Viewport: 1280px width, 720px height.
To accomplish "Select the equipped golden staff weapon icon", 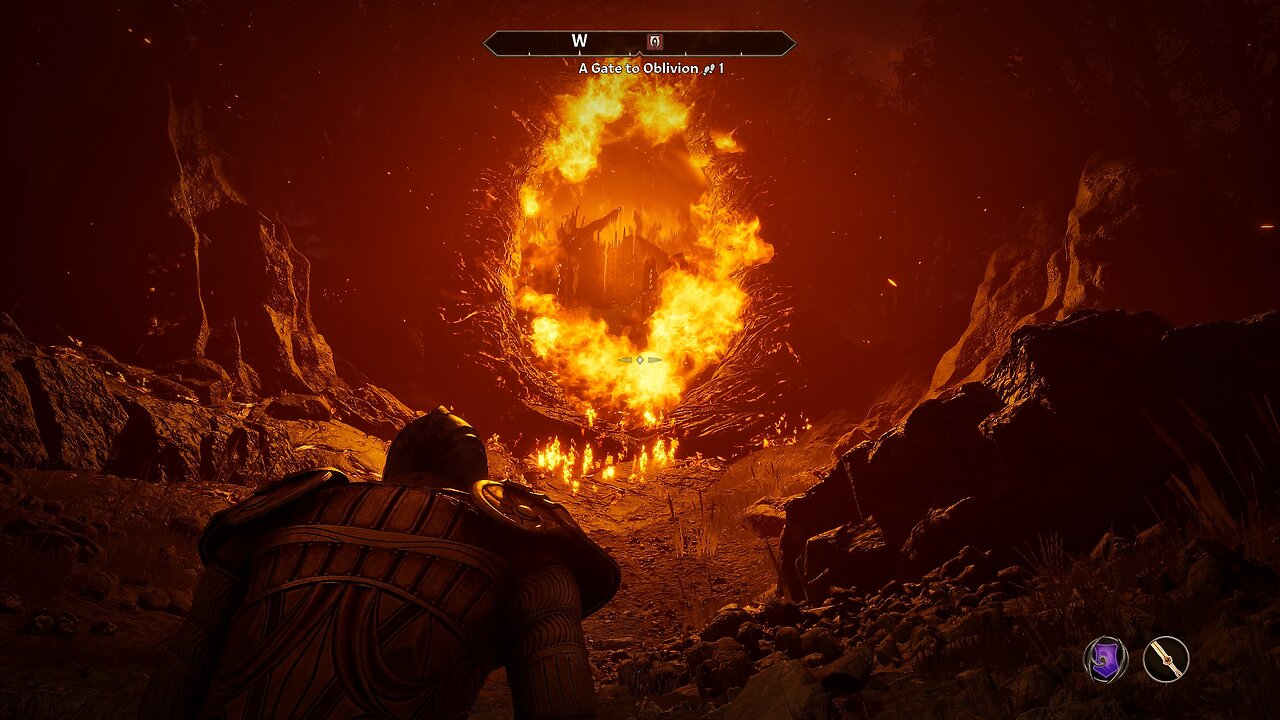I will coord(1166,660).
